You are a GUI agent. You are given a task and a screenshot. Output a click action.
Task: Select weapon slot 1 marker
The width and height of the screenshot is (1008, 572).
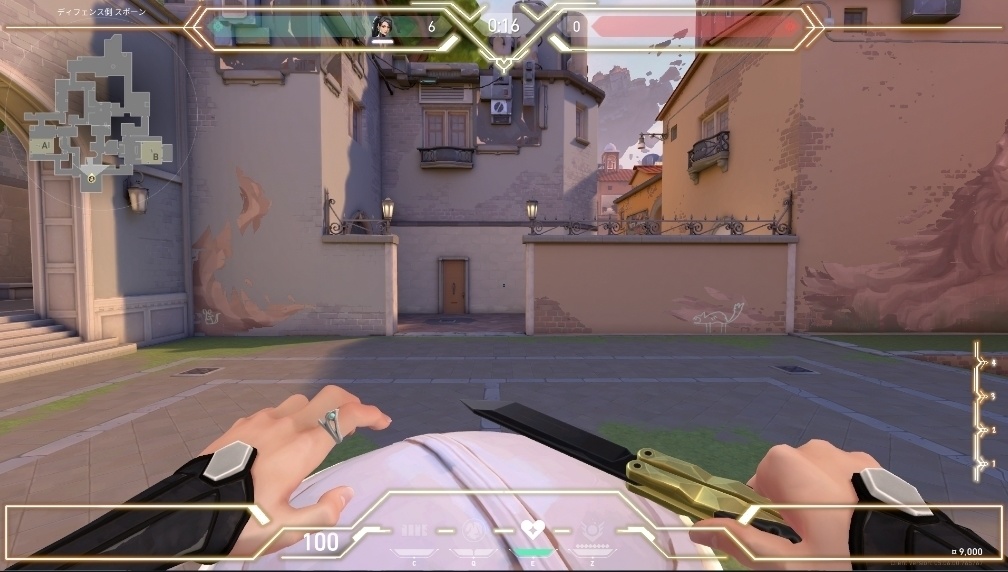(x=981, y=464)
